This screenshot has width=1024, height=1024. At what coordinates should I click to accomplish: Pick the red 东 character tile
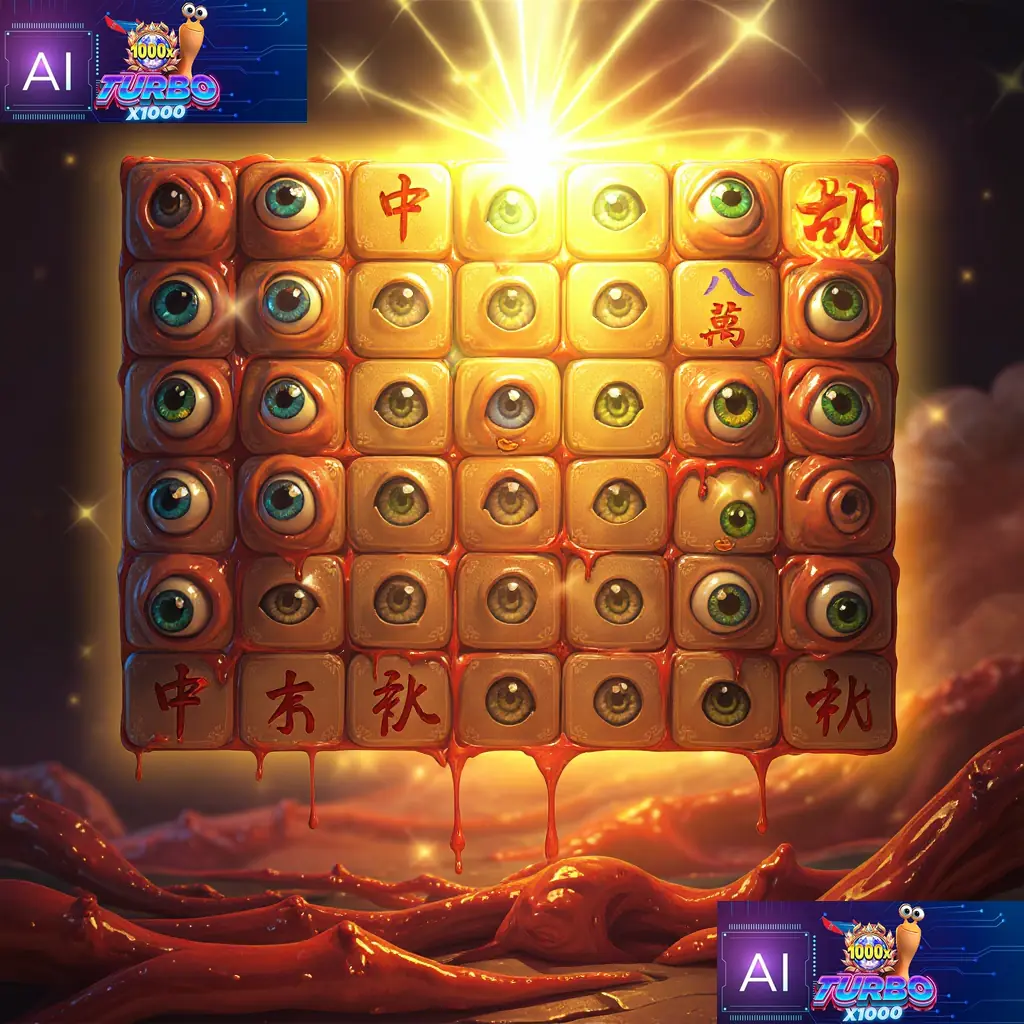point(292,701)
